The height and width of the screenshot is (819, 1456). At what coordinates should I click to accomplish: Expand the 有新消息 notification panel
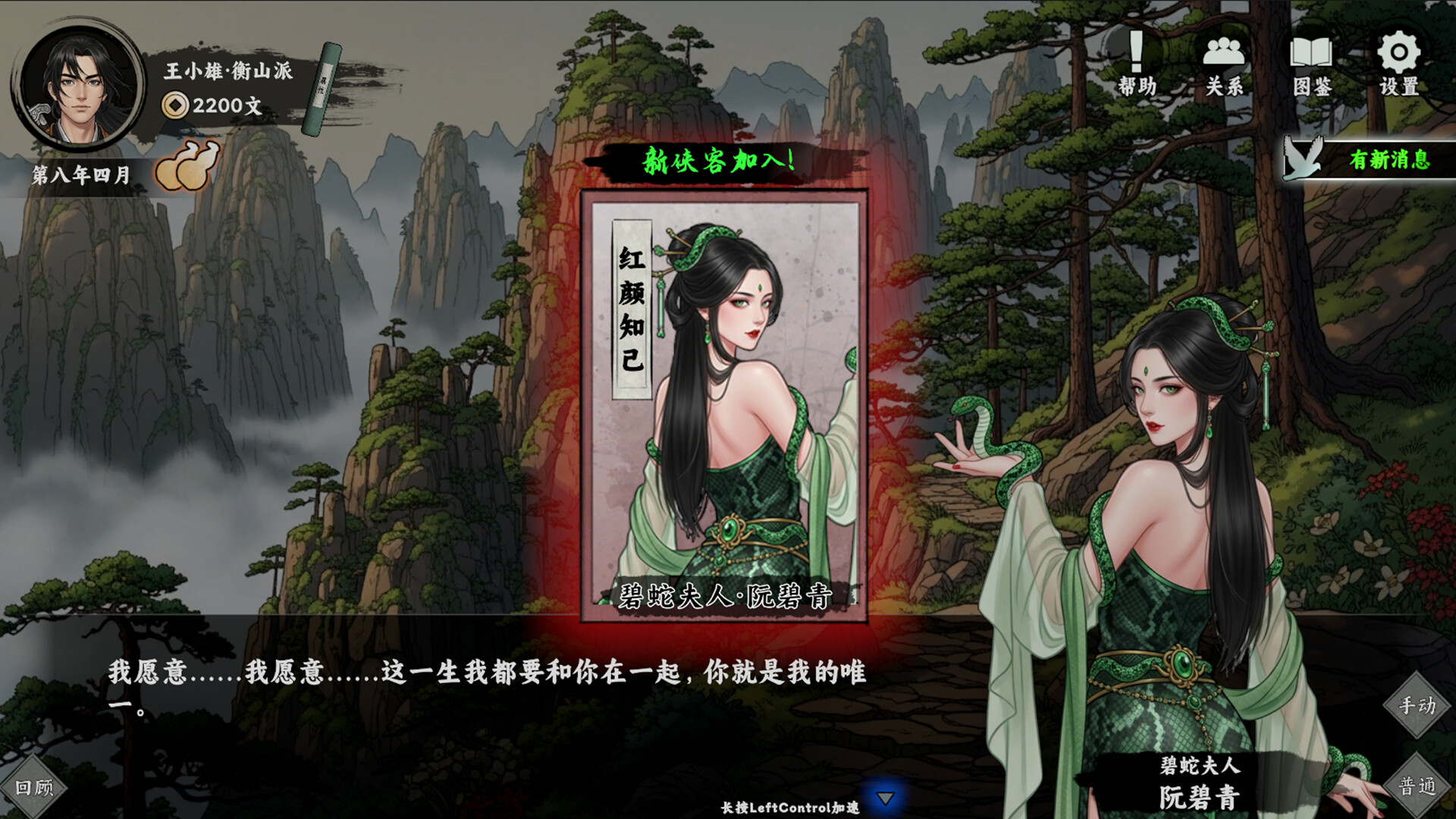pyautogui.click(x=1392, y=159)
